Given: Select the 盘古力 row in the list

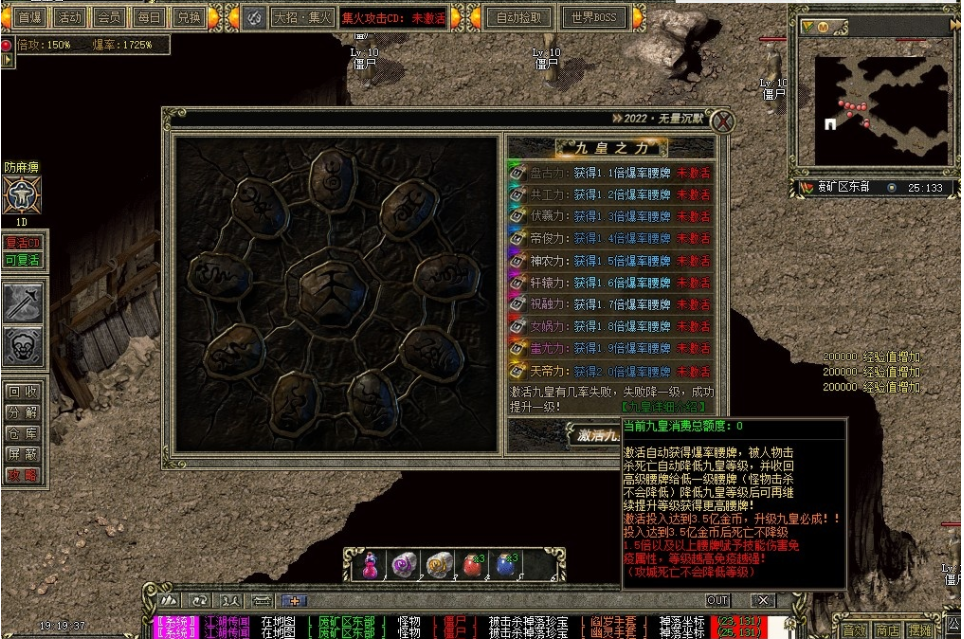Looking at the screenshot, I should point(610,173).
